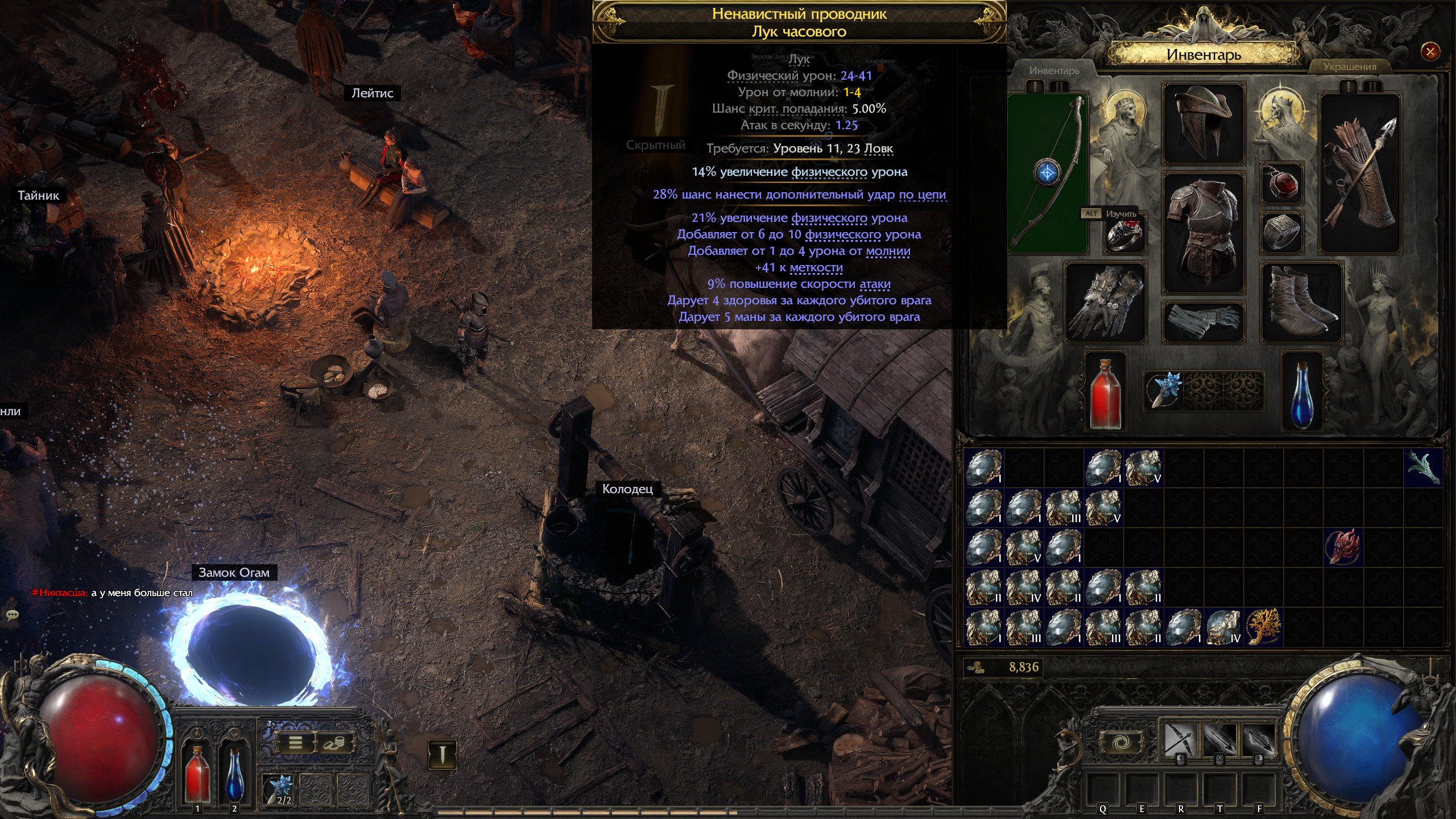Pick the blue crystal charm slot

coord(1164,390)
